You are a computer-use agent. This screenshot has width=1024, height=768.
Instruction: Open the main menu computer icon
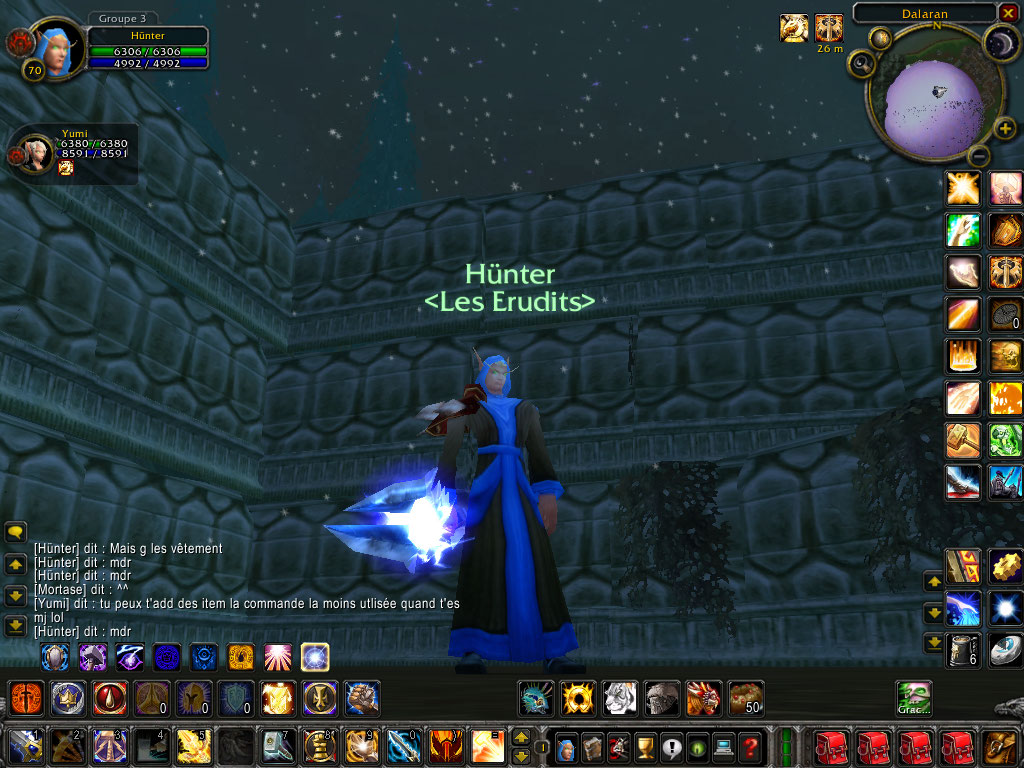[723, 747]
